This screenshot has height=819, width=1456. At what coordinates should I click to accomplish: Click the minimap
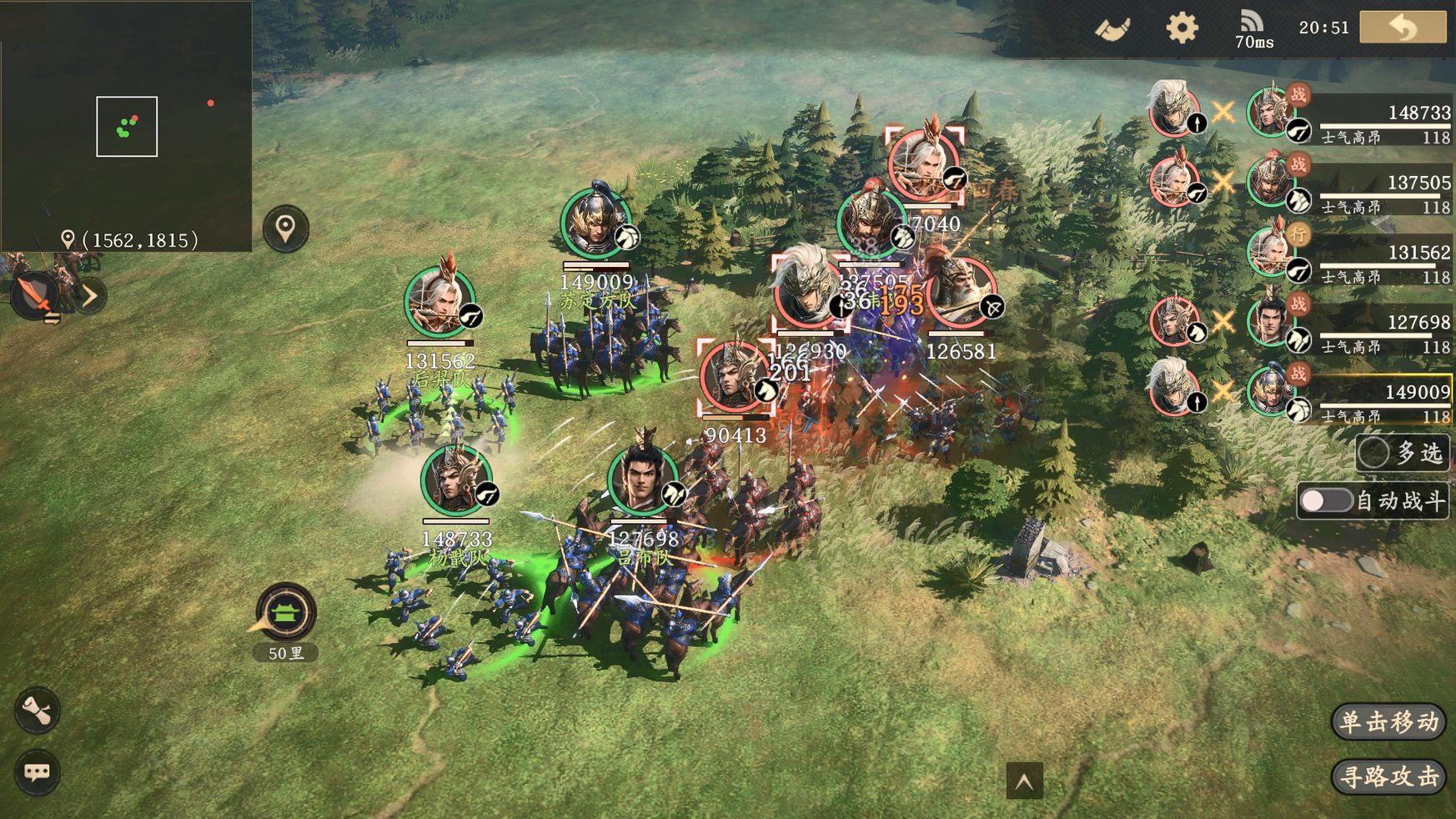(126, 126)
